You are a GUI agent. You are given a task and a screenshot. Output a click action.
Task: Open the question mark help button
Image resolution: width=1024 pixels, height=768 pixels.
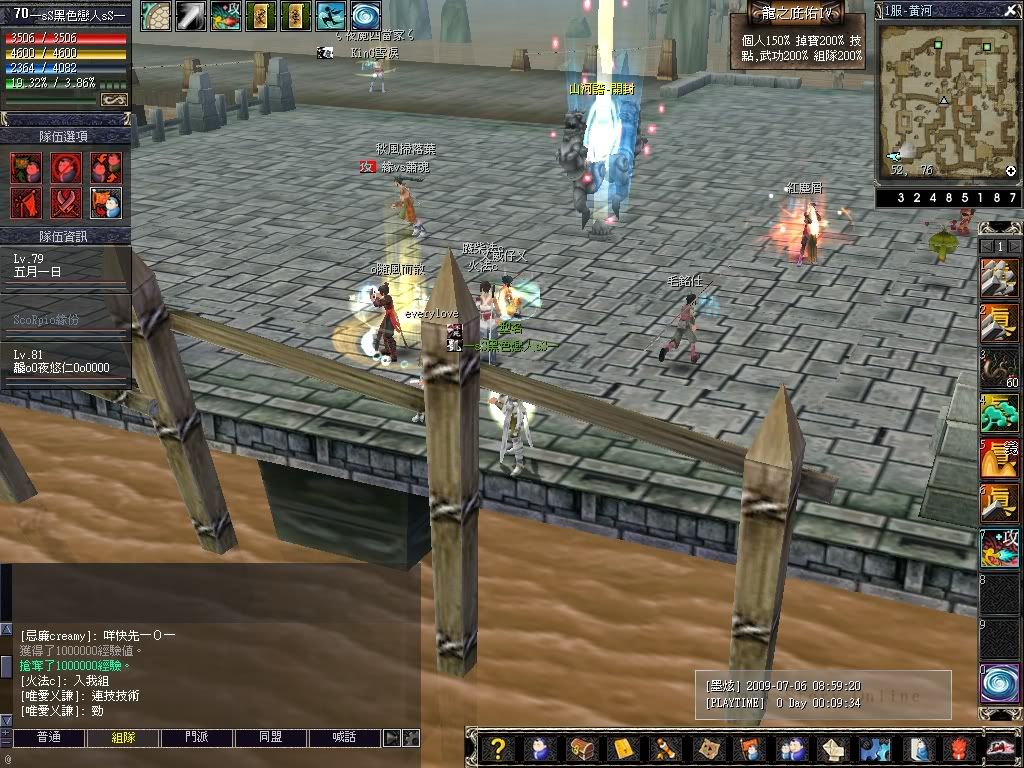tap(499, 748)
